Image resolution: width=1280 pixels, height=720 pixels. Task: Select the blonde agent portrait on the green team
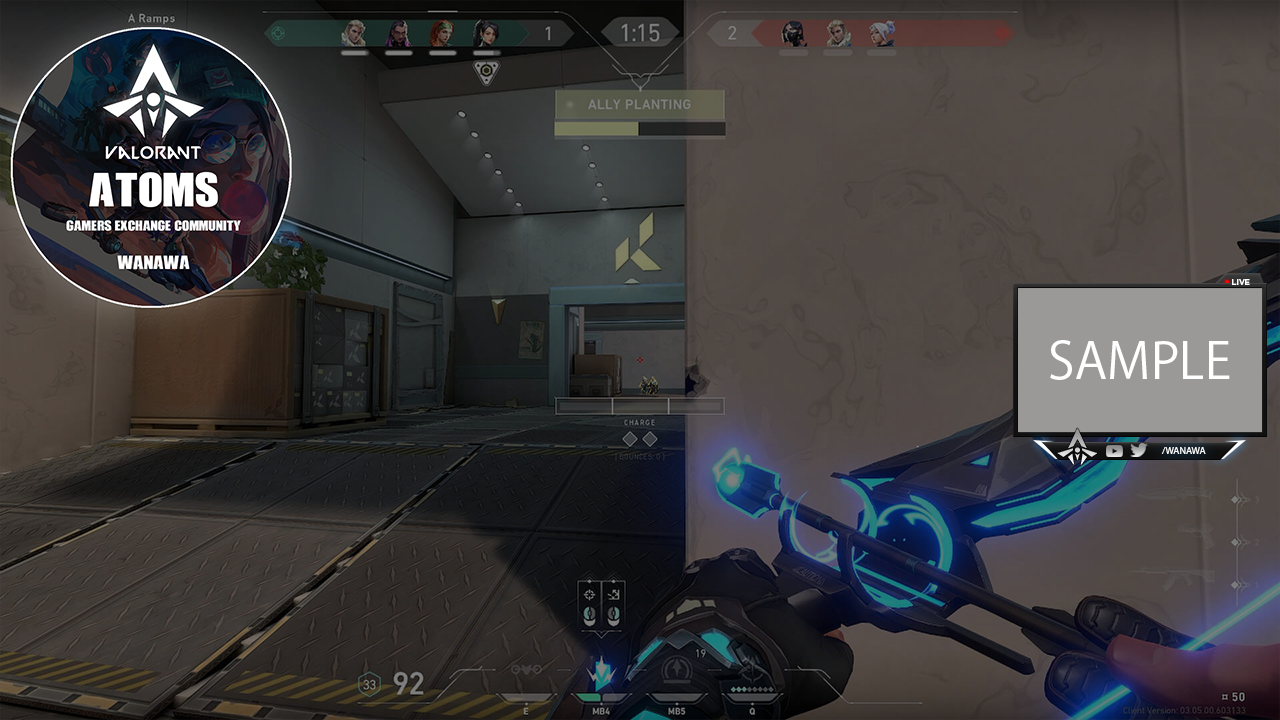tap(354, 34)
